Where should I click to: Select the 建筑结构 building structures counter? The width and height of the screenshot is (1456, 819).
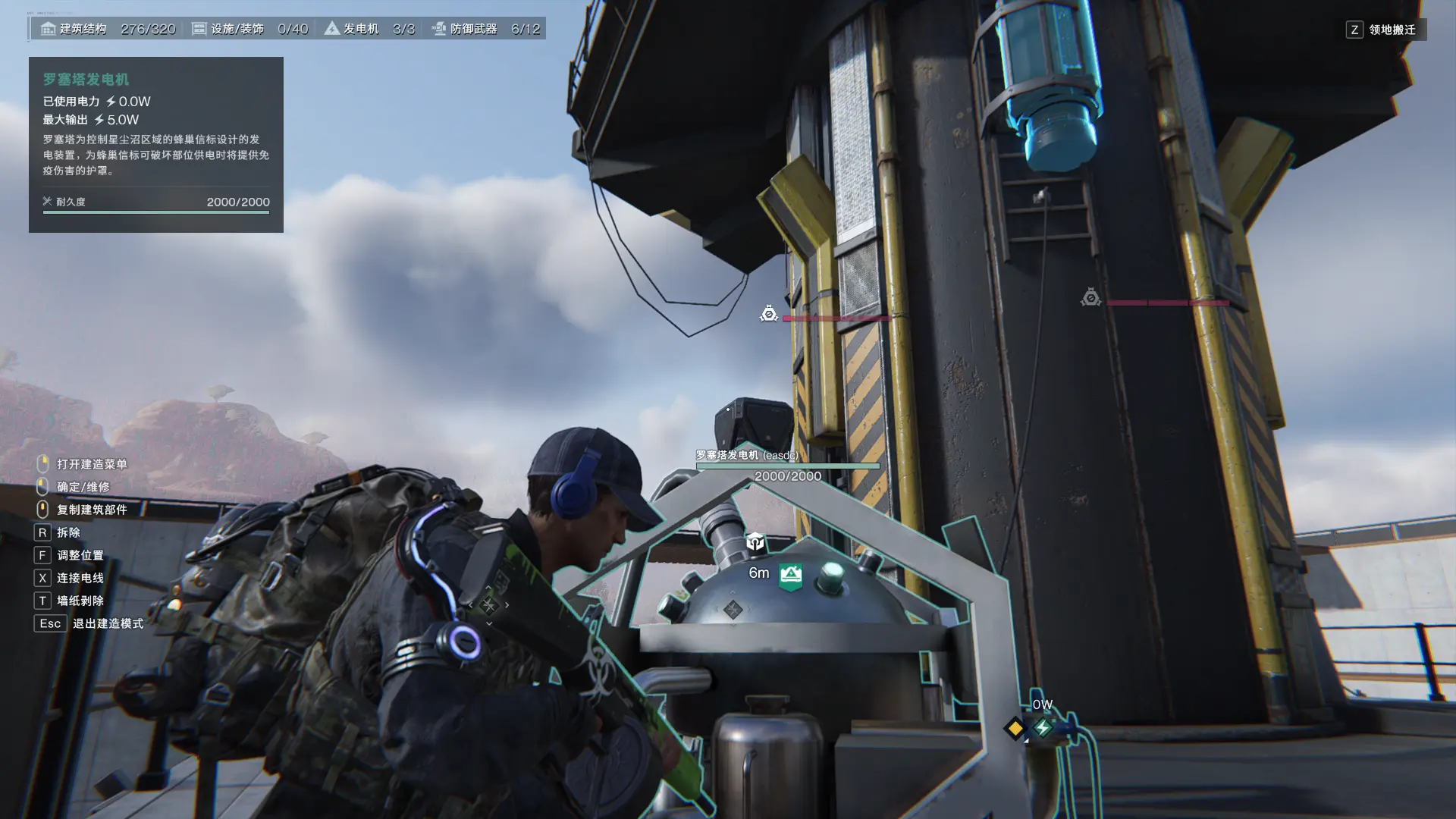[x=108, y=29]
